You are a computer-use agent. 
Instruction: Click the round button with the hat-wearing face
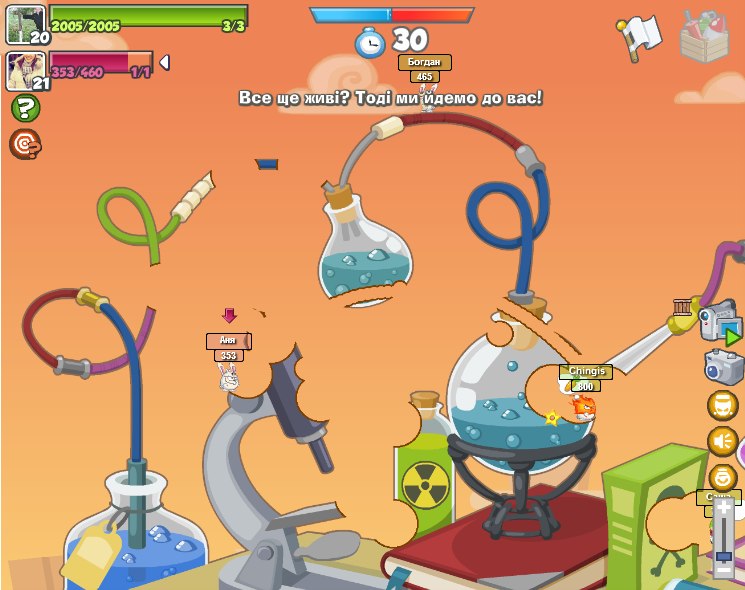[x=722, y=405]
